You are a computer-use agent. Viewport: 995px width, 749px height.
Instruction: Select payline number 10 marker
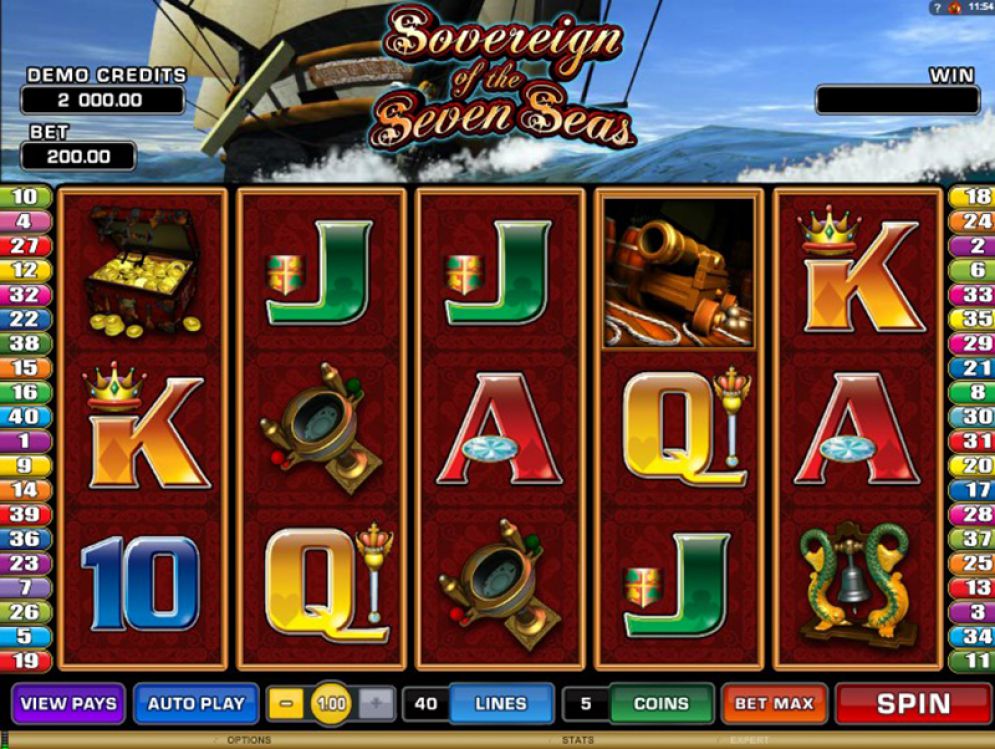tap(25, 197)
